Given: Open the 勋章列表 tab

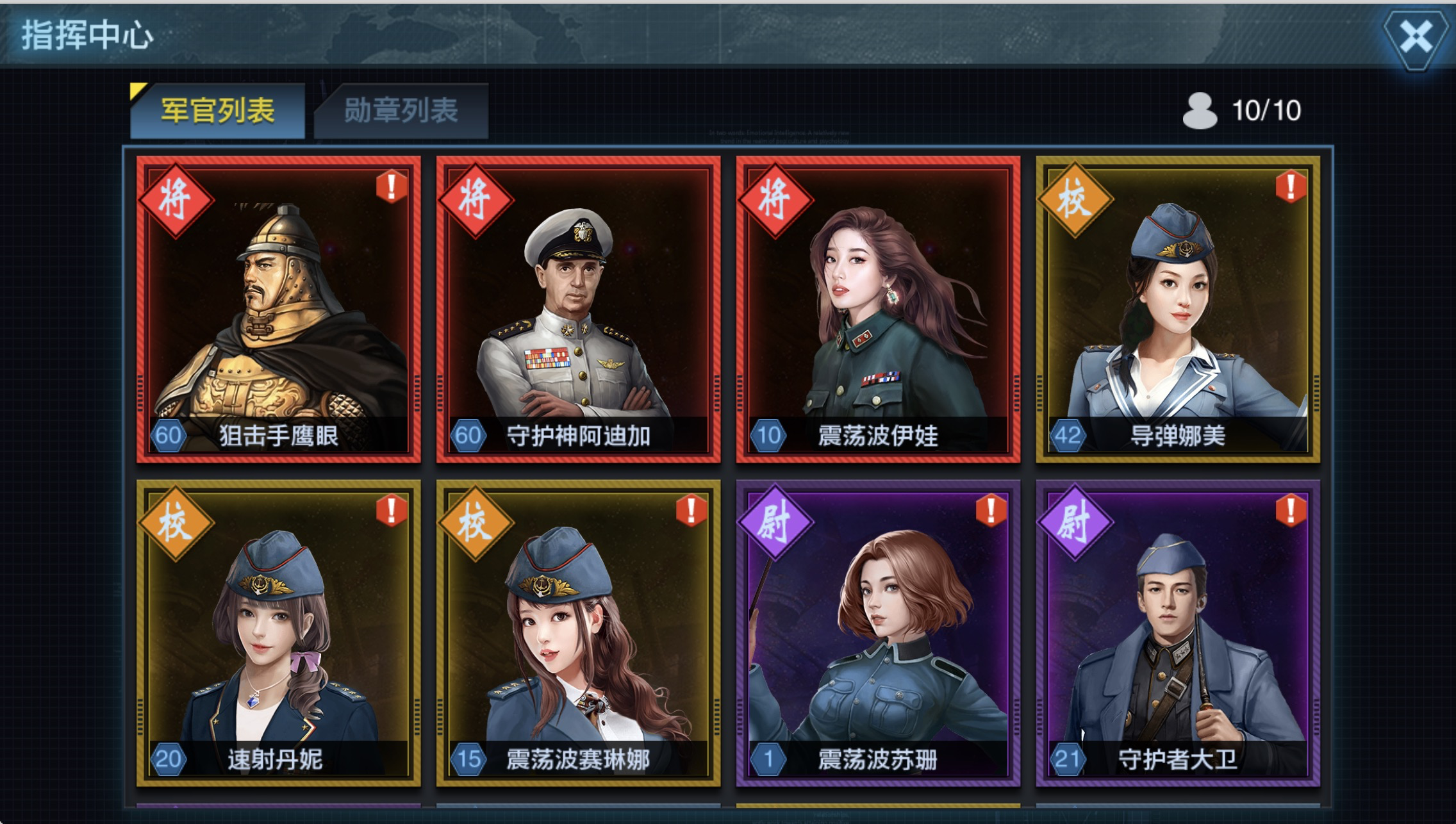Looking at the screenshot, I should point(401,111).
